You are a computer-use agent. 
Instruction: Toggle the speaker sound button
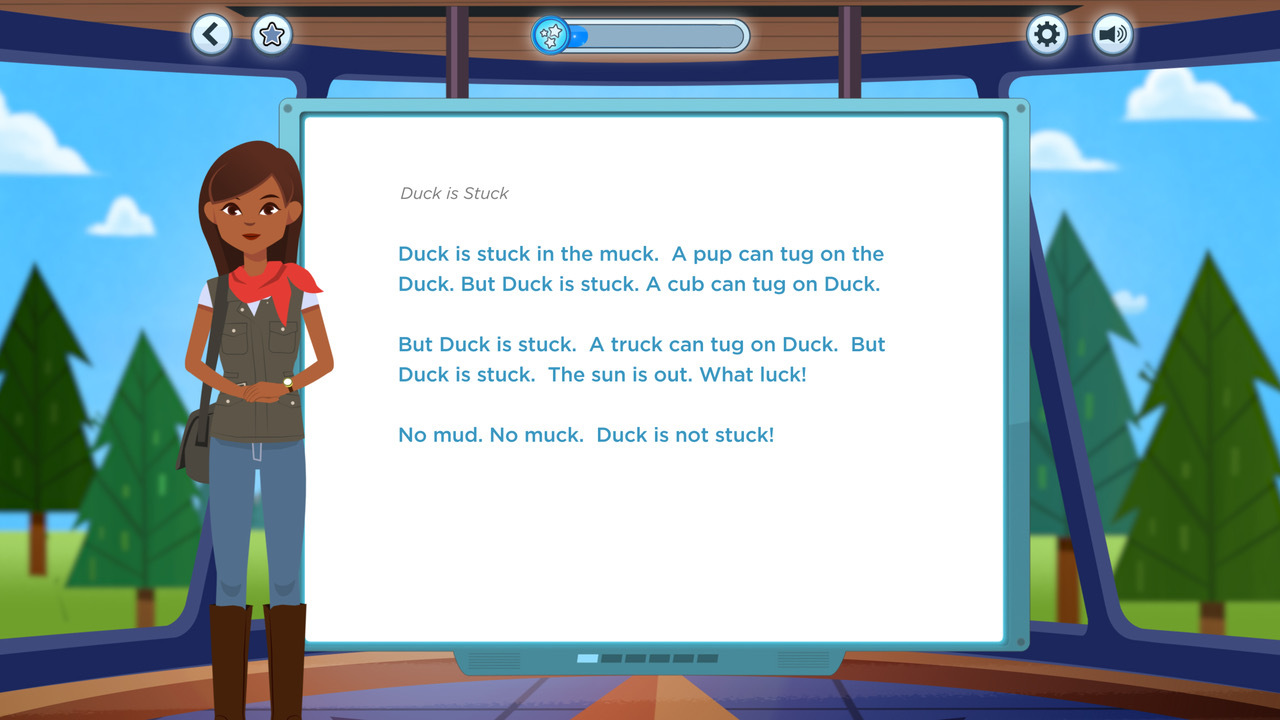pyautogui.click(x=1111, y=35)
